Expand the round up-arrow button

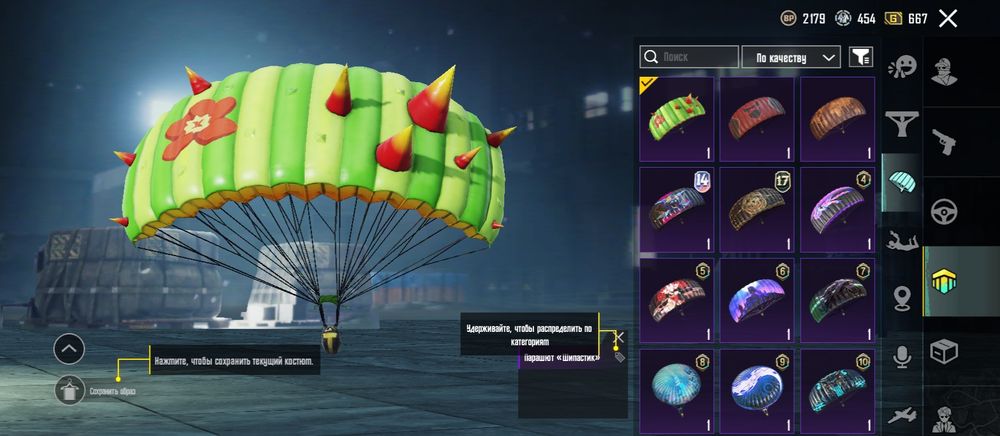(x=69, y=348)
